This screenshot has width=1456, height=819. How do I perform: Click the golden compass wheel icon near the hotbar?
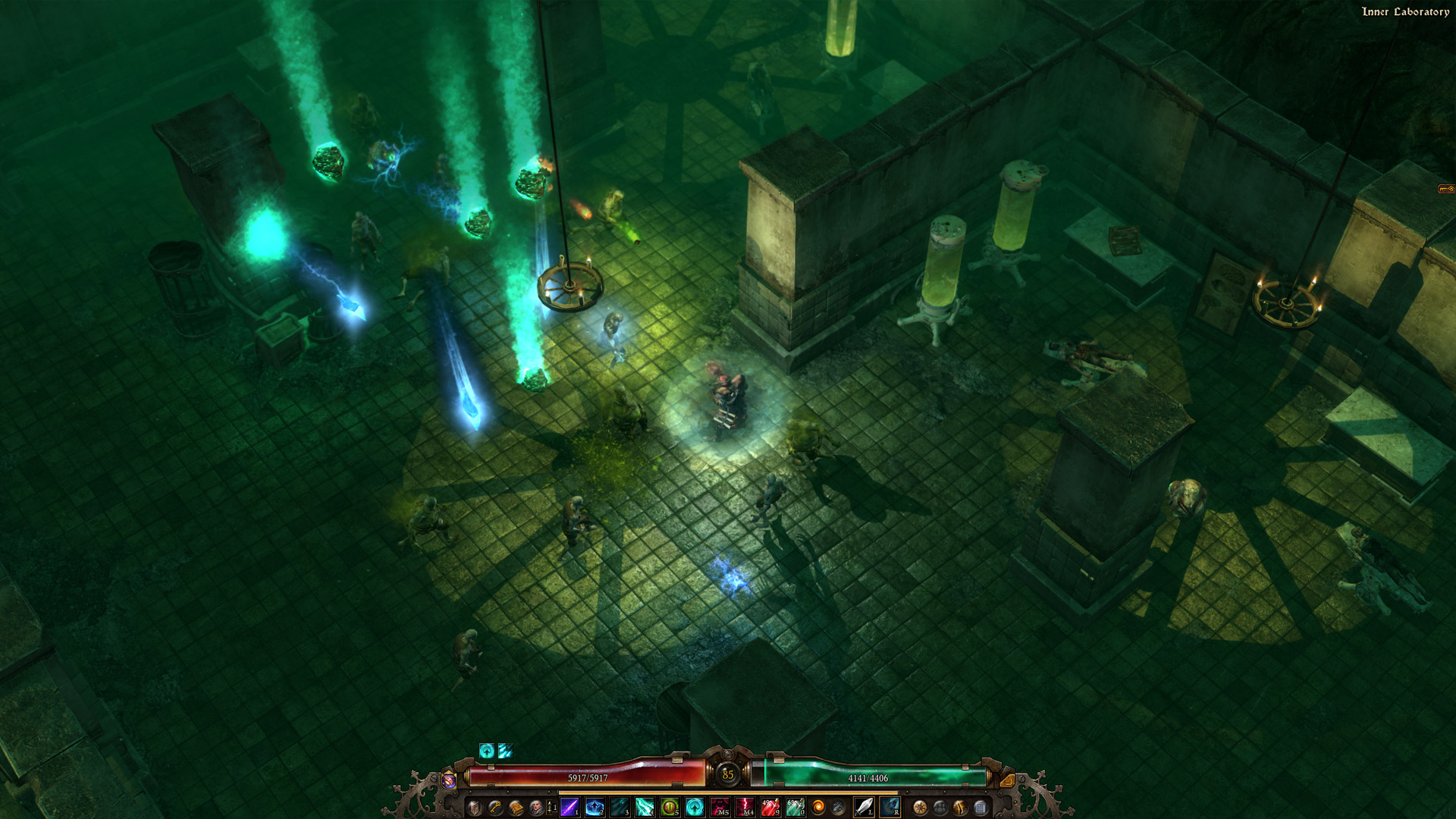pyautogui.click(x=921, y=806)
